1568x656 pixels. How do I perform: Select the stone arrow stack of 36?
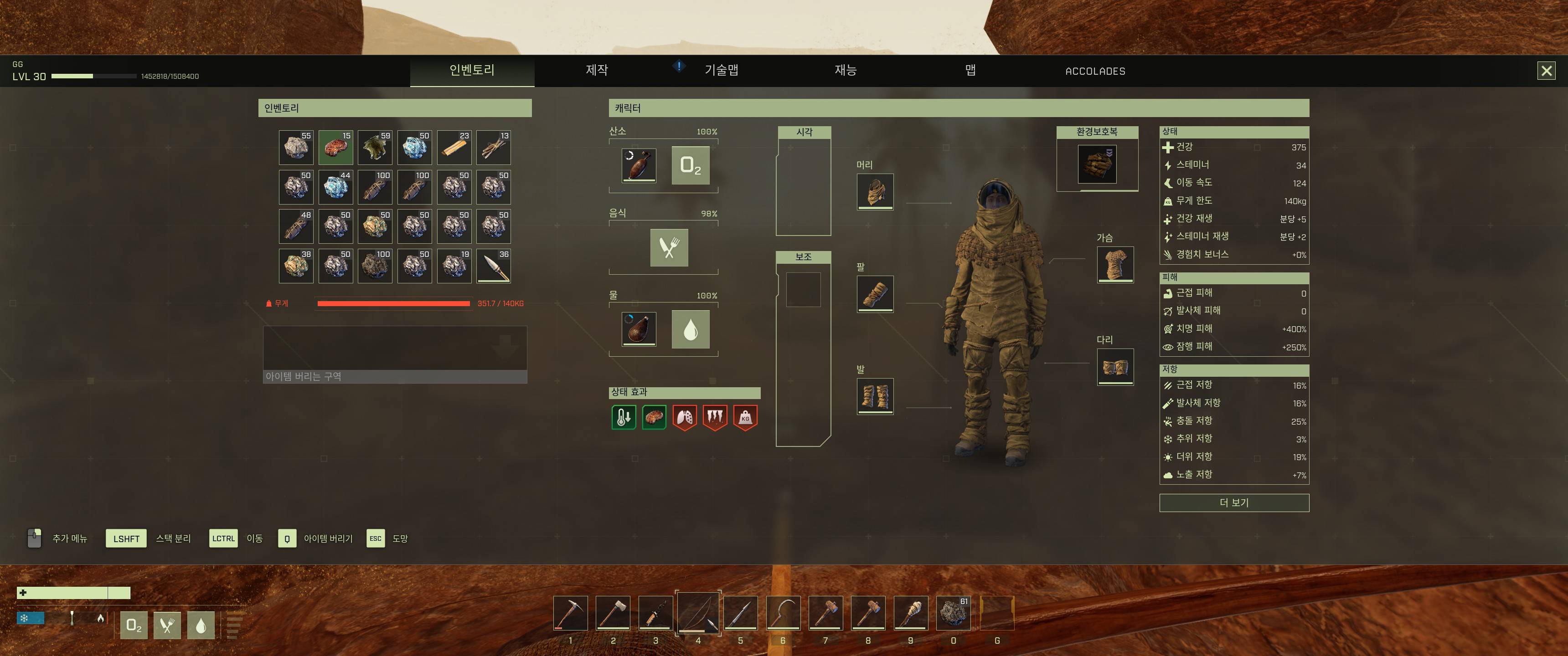pos(494,266)
